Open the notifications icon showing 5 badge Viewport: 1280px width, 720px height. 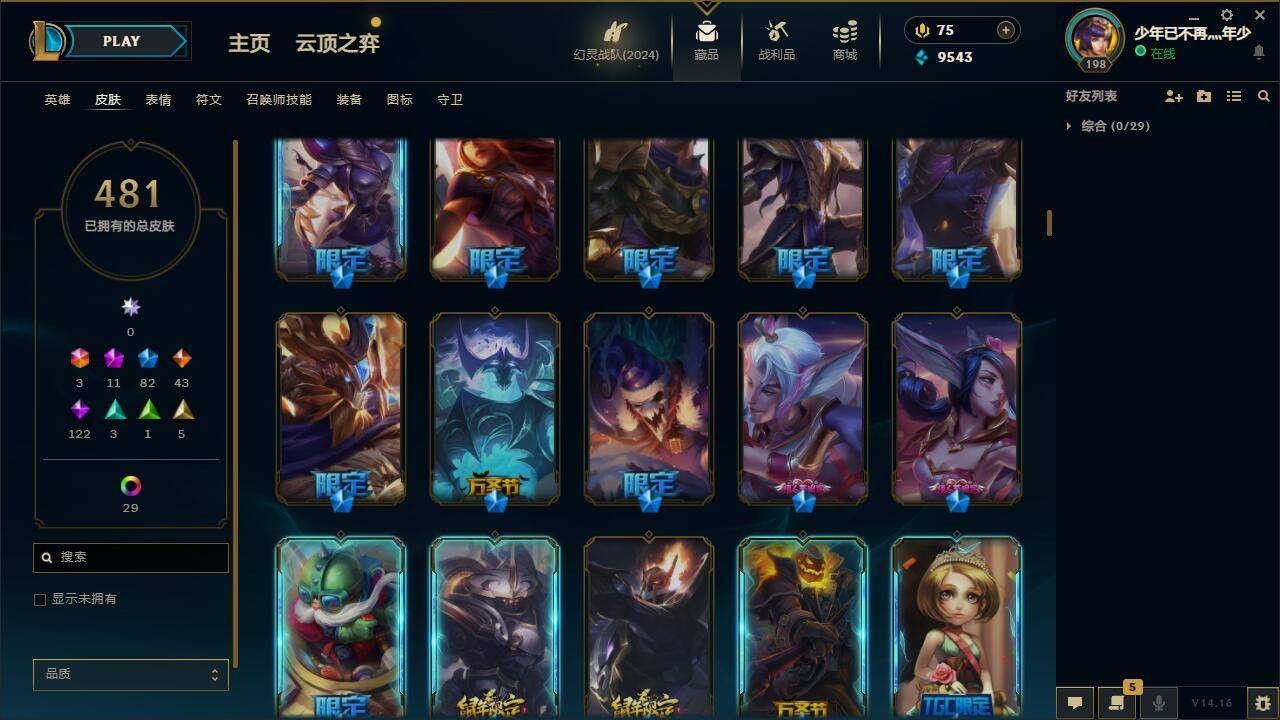[1117, 703]
